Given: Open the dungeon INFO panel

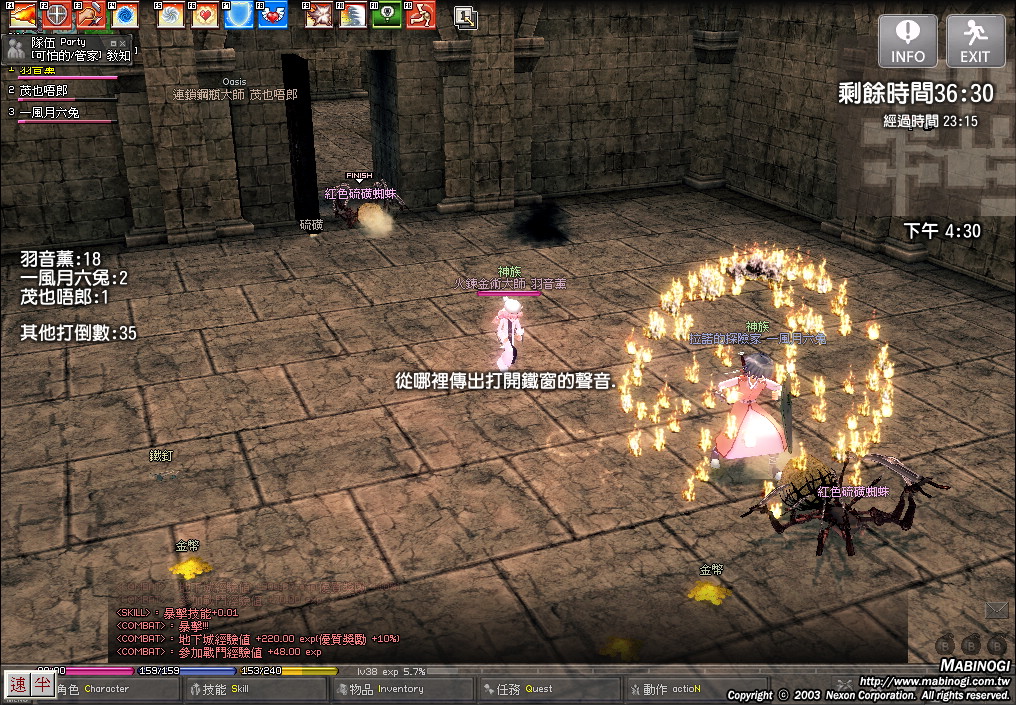Looking at the screenshot, I should tap(908, 41).
